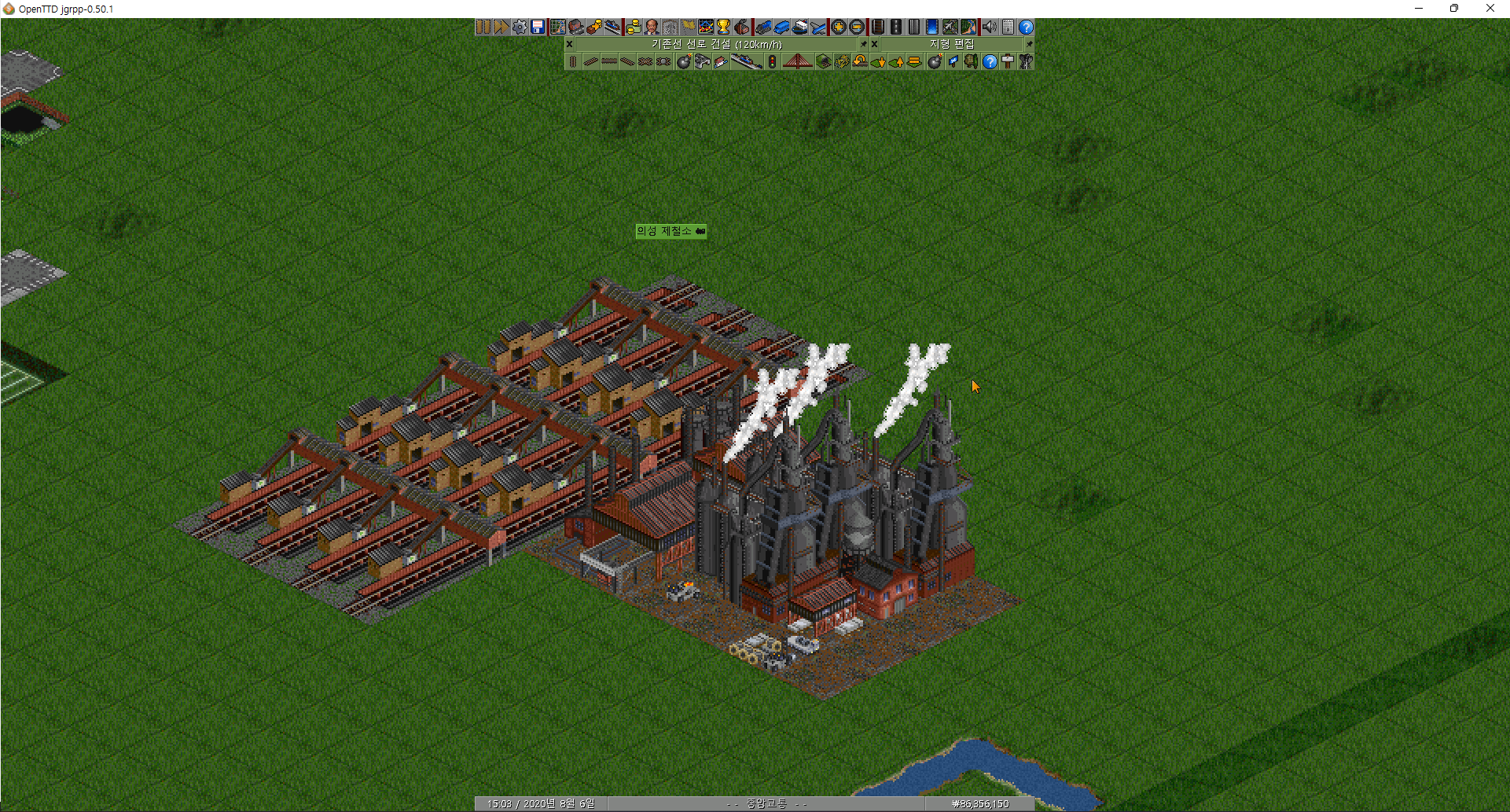Toggle fast forward mode

coord(501,27)
